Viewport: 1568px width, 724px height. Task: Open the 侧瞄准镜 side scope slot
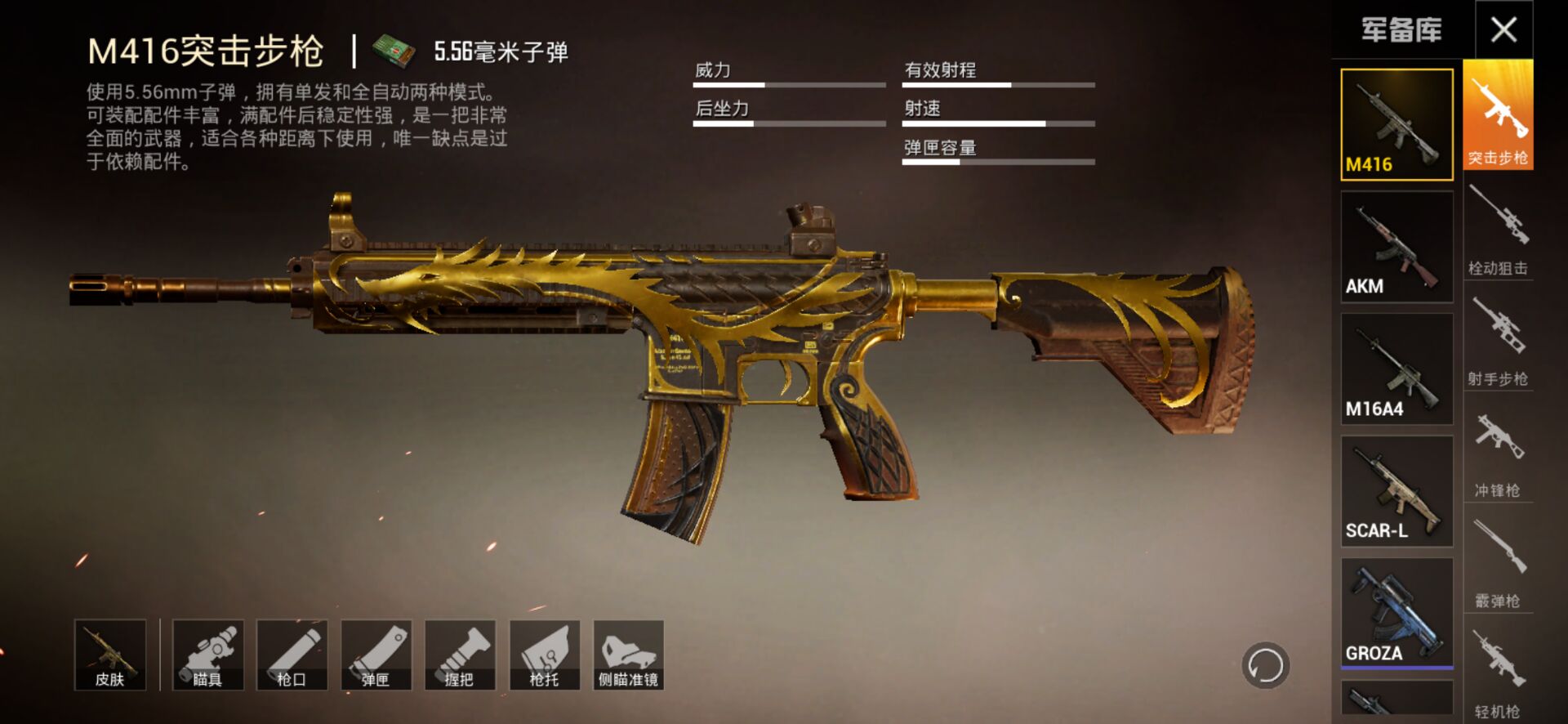628,655
